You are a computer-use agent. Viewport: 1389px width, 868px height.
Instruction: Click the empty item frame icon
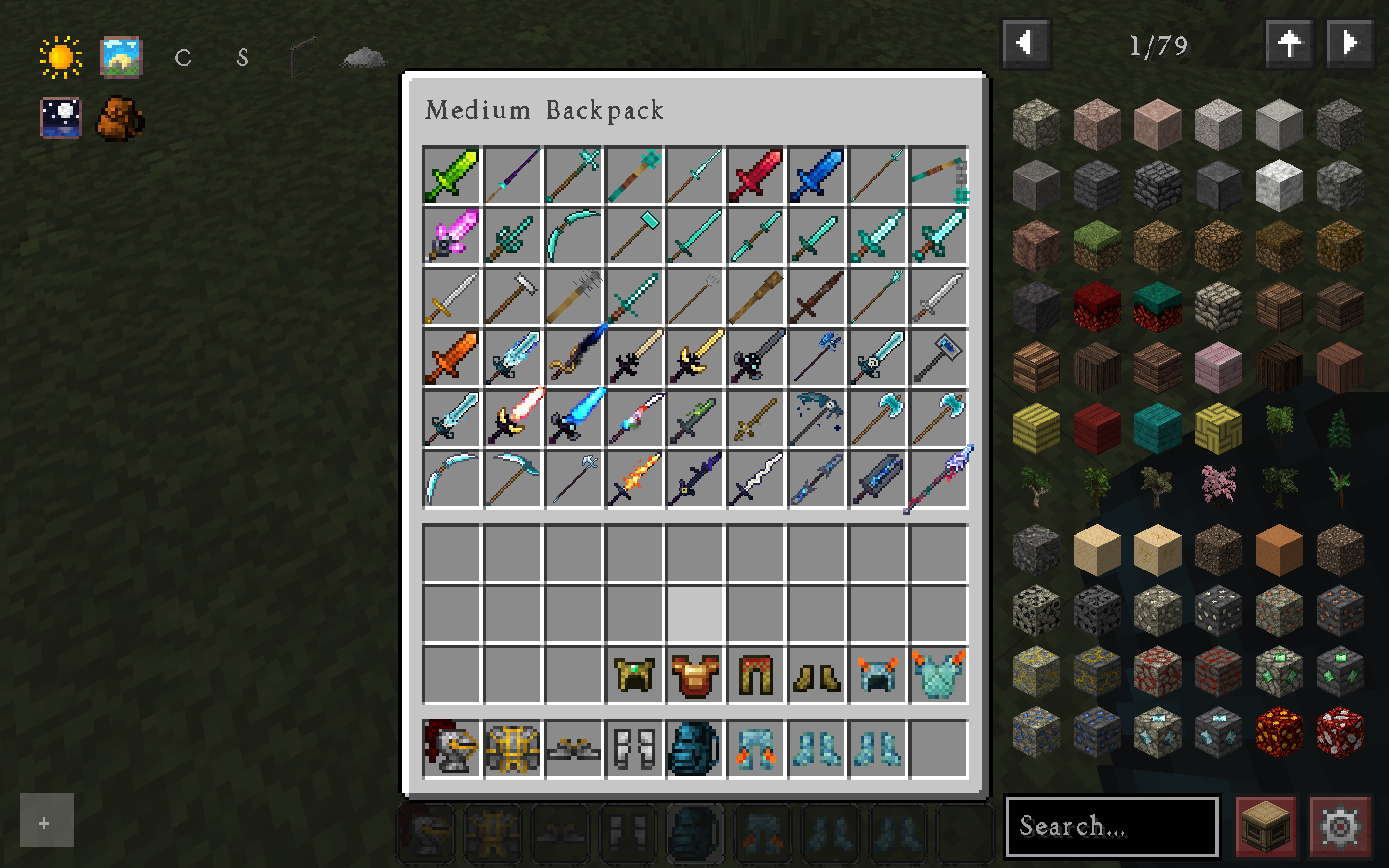pos(306,56)
